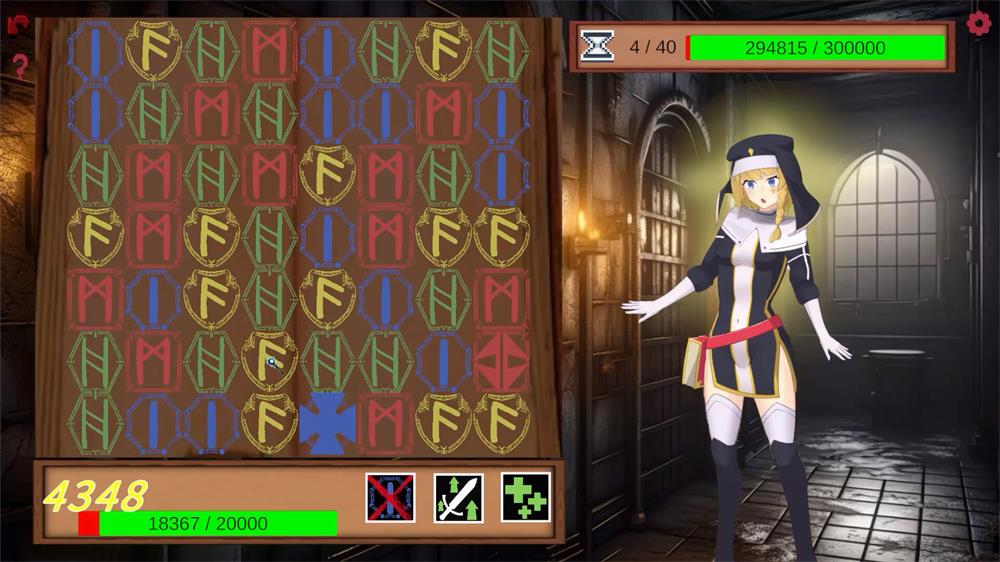
Task: Activate the green plus healing ability
Action: coord(526,497)
